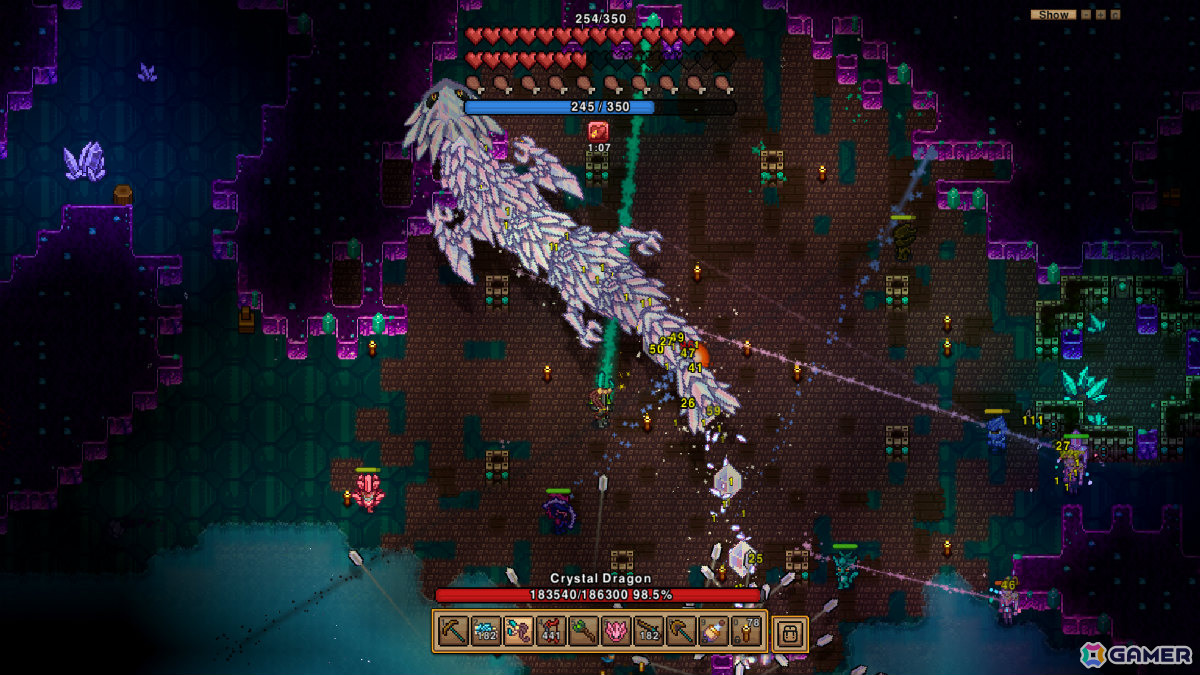1200x675 pixels.
Task: Select the torch stack of 78
Action: pos(746,631)
